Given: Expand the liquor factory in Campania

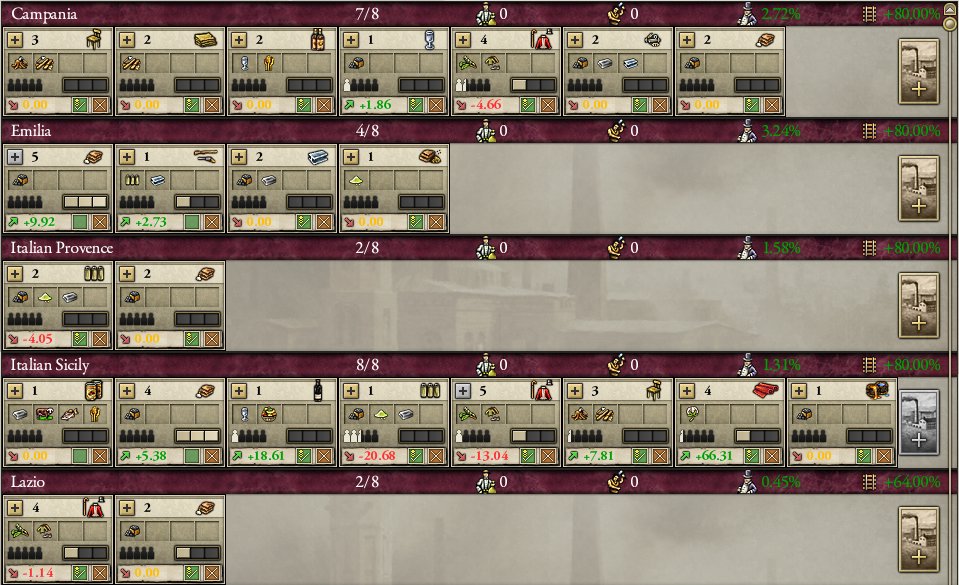Looking at the screenshot, I should coord(240,39).
